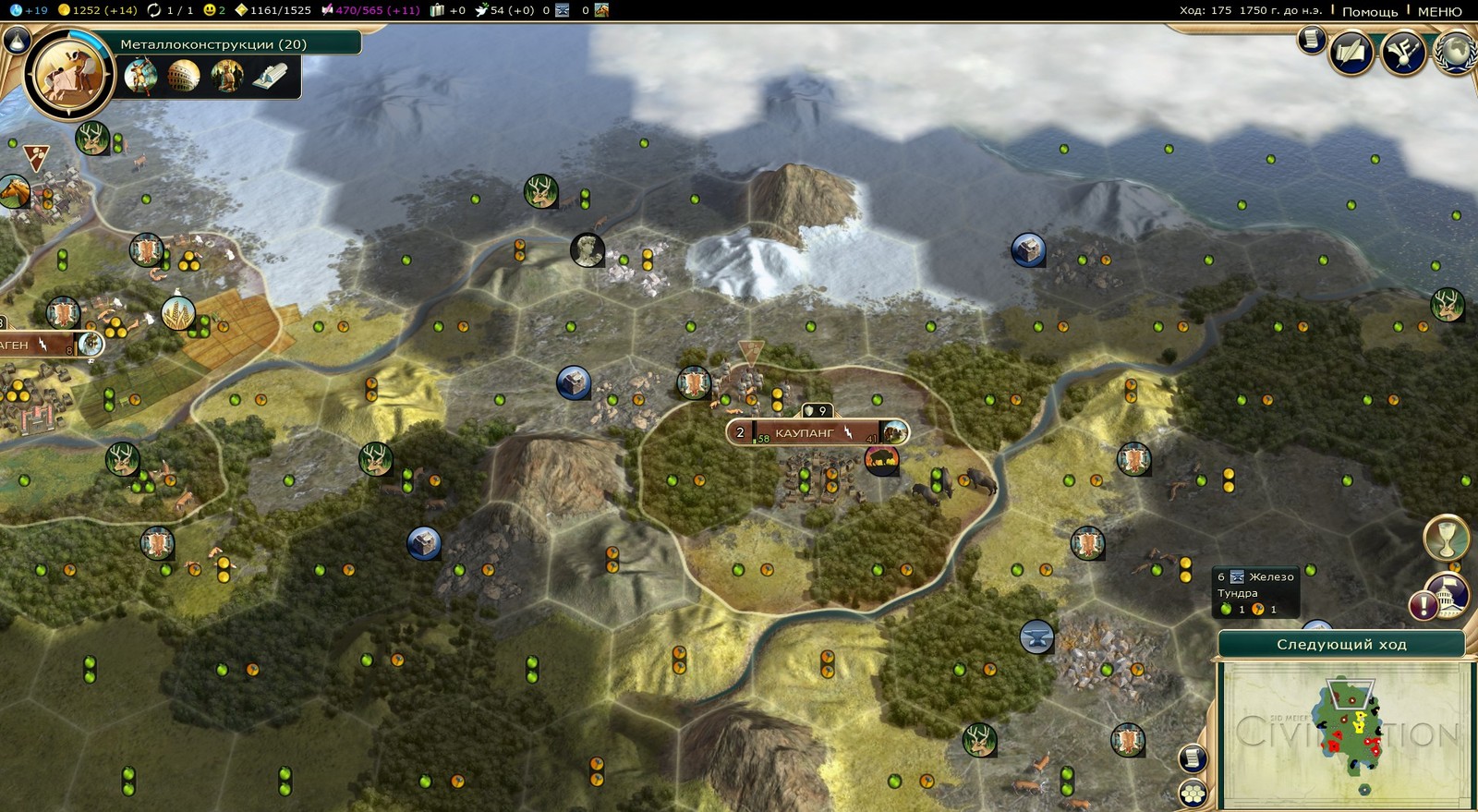
Task: Open the notification log scroll icon
Action: coord(1311,40)
